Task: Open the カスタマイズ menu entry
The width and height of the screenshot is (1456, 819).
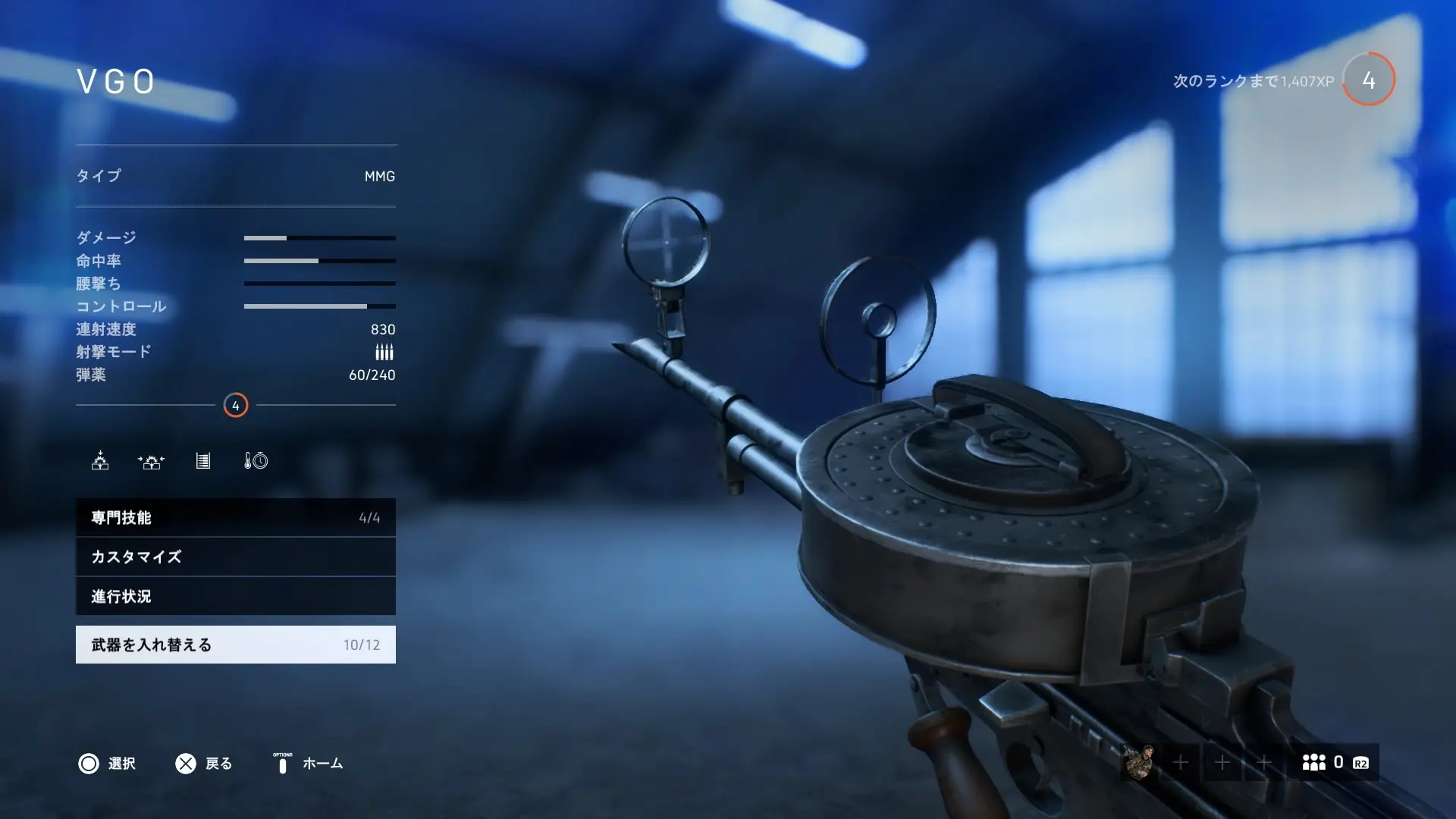Action: click(235, 557)
